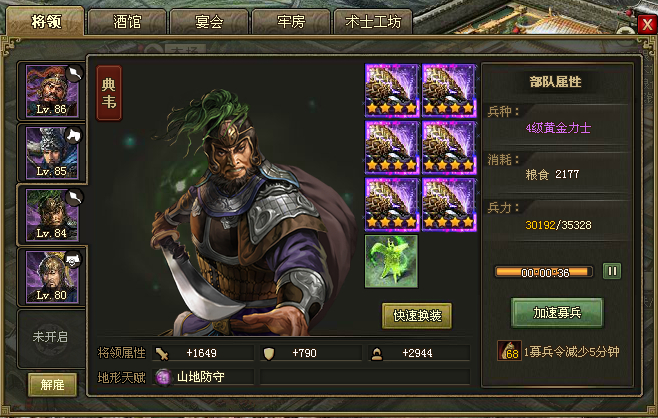The image size is (658, 418).
Task: Close the general panel with the red X
Action: pos(646,25)
